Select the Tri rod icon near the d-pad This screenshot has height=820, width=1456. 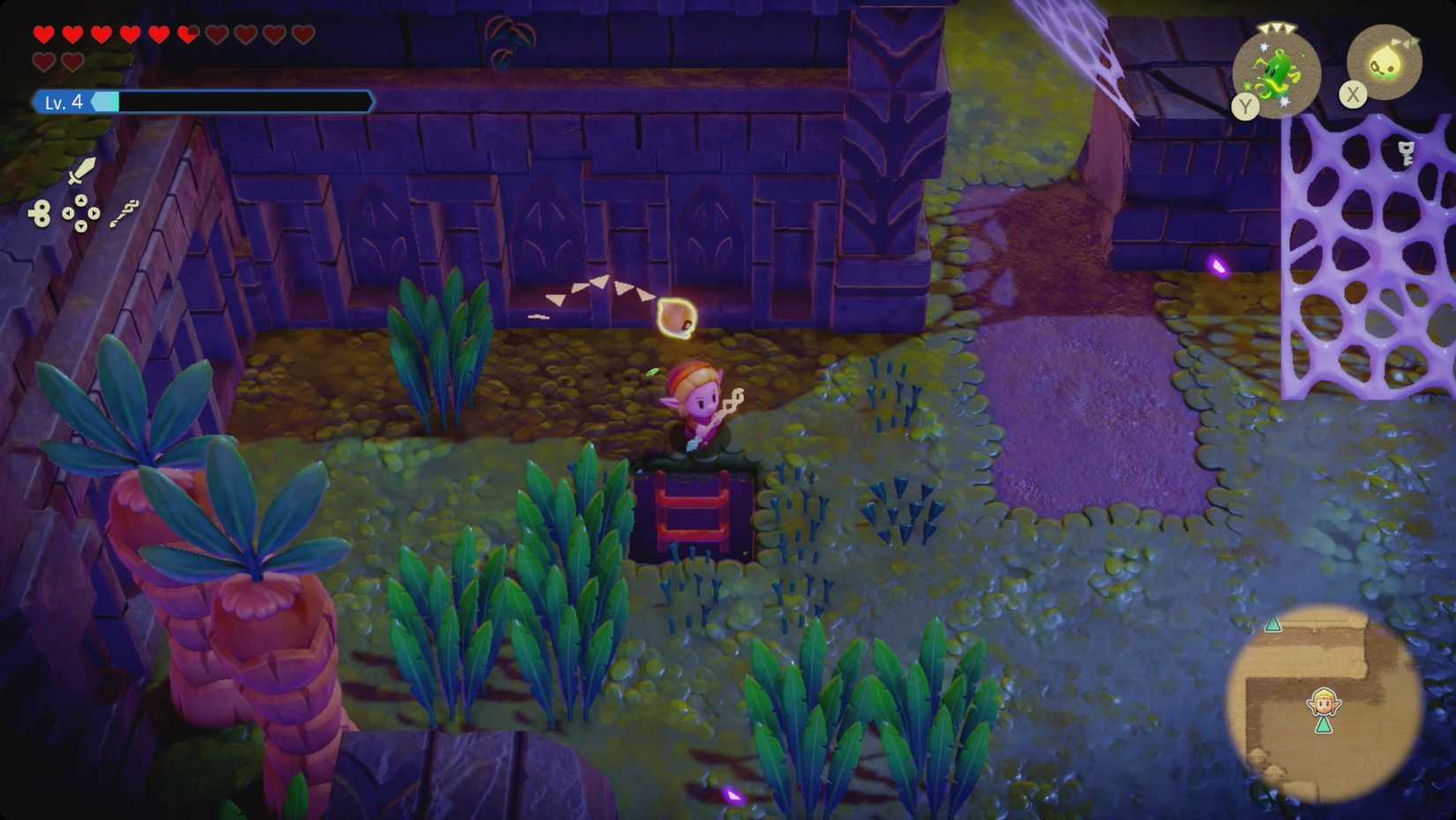[124, 214]
